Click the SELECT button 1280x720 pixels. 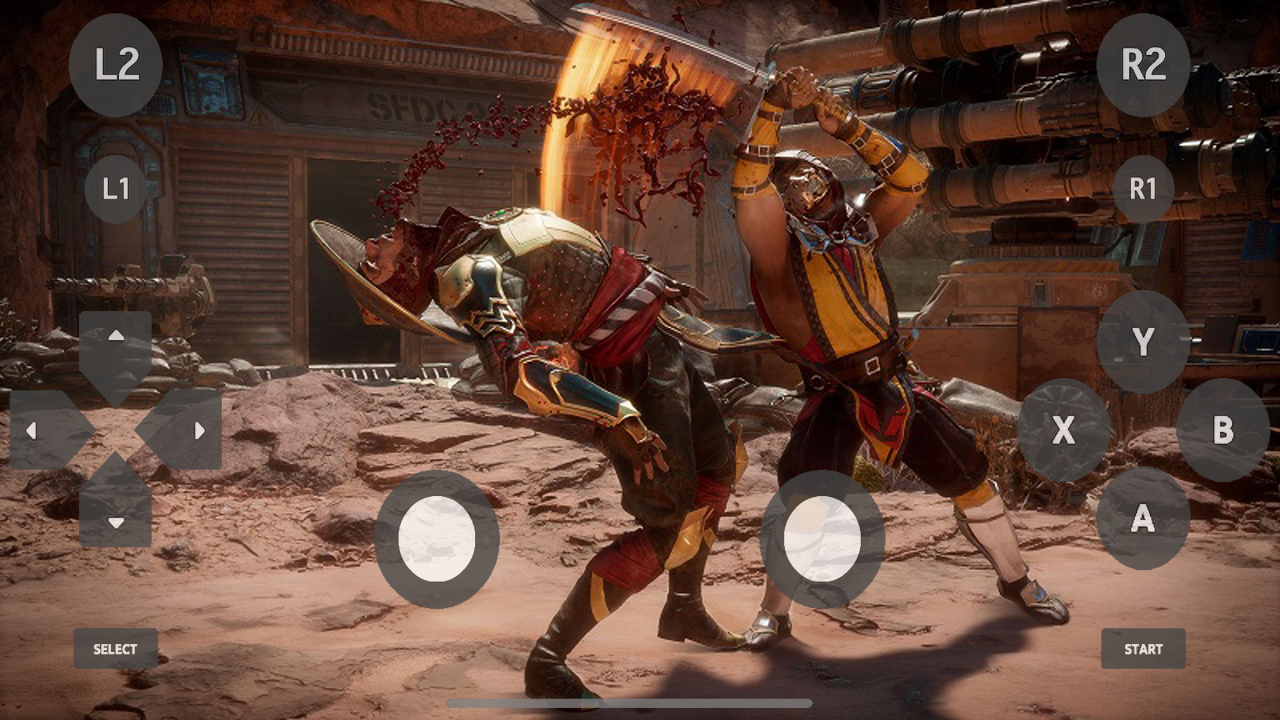[x=116, y=649]
